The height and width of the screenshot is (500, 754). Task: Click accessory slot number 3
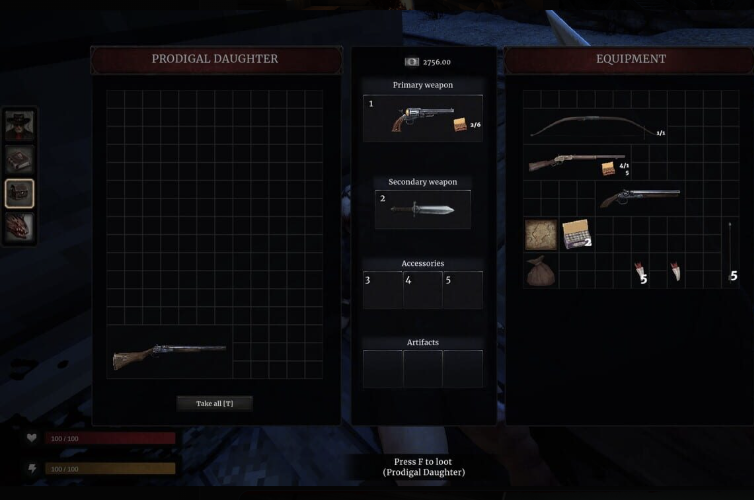[382, 290]
